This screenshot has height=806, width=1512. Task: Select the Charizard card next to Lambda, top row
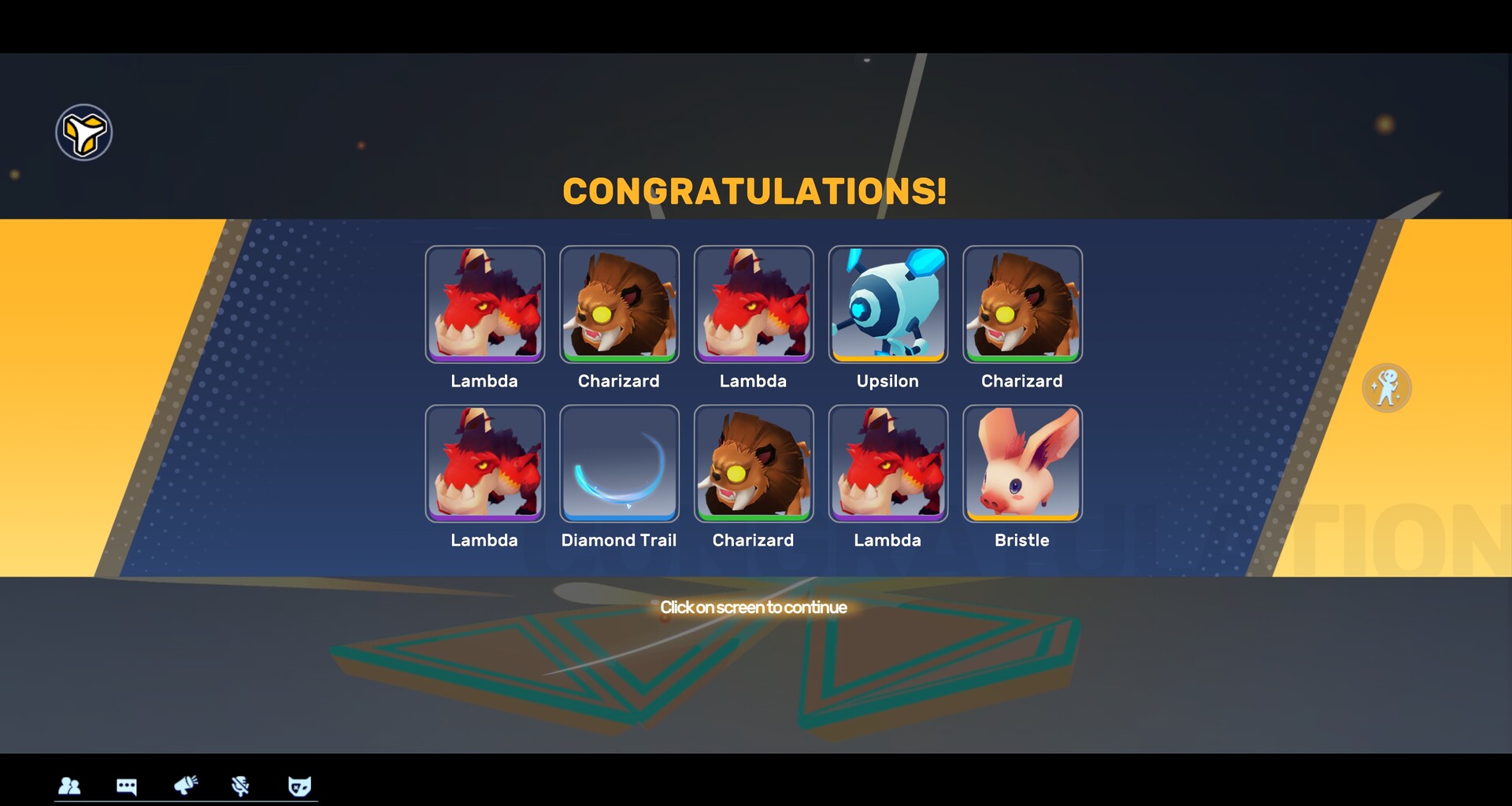pos(619,304)
